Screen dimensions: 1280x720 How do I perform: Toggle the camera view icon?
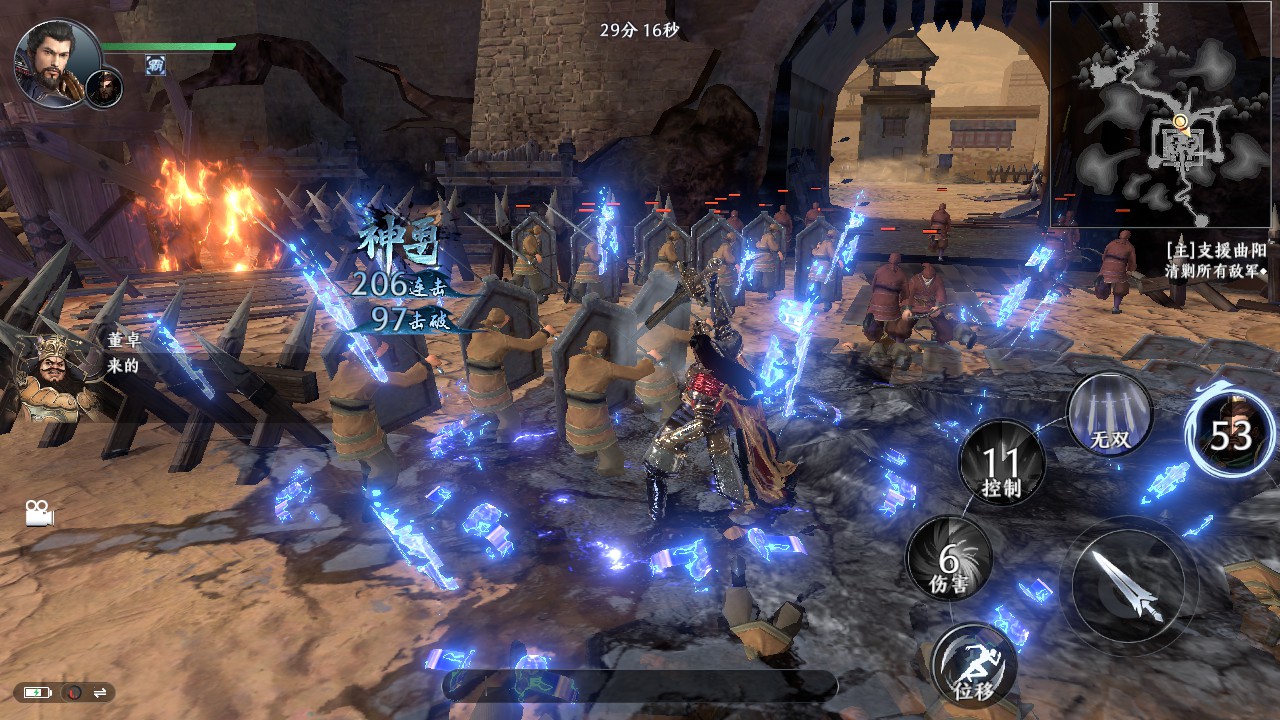point(39,514)
